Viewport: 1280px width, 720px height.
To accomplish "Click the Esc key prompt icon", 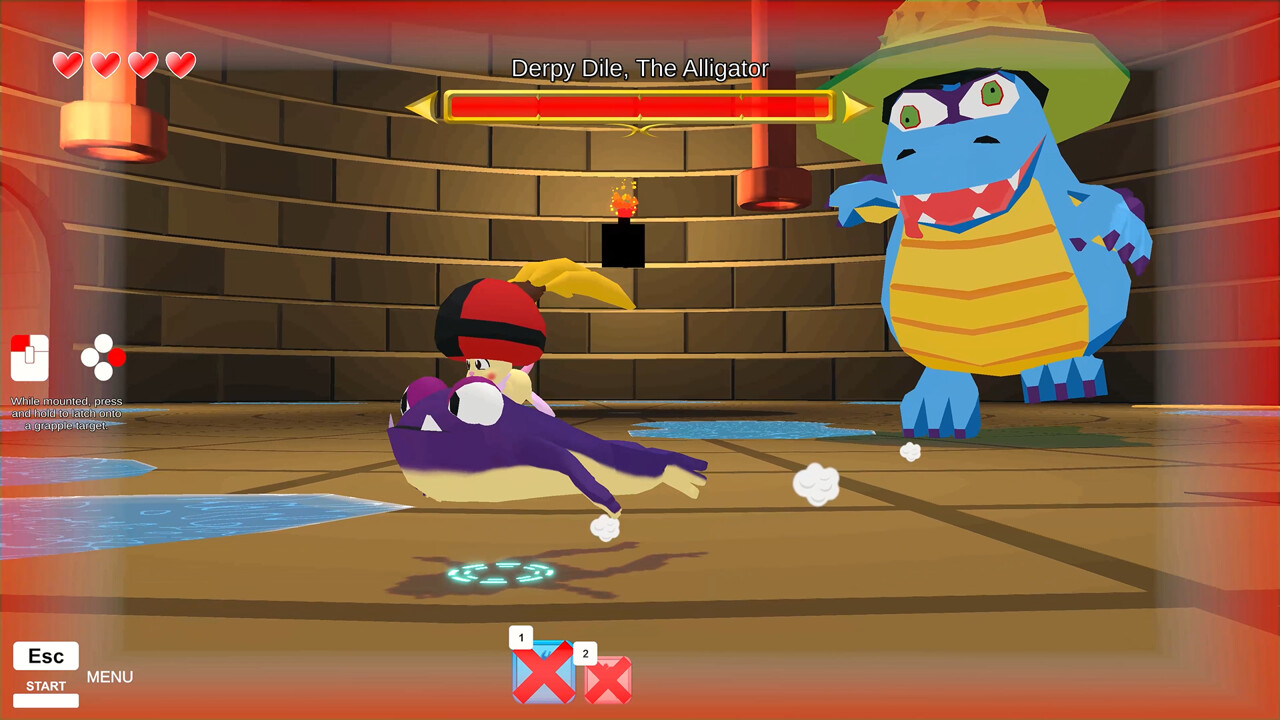I will pos(44,655).
